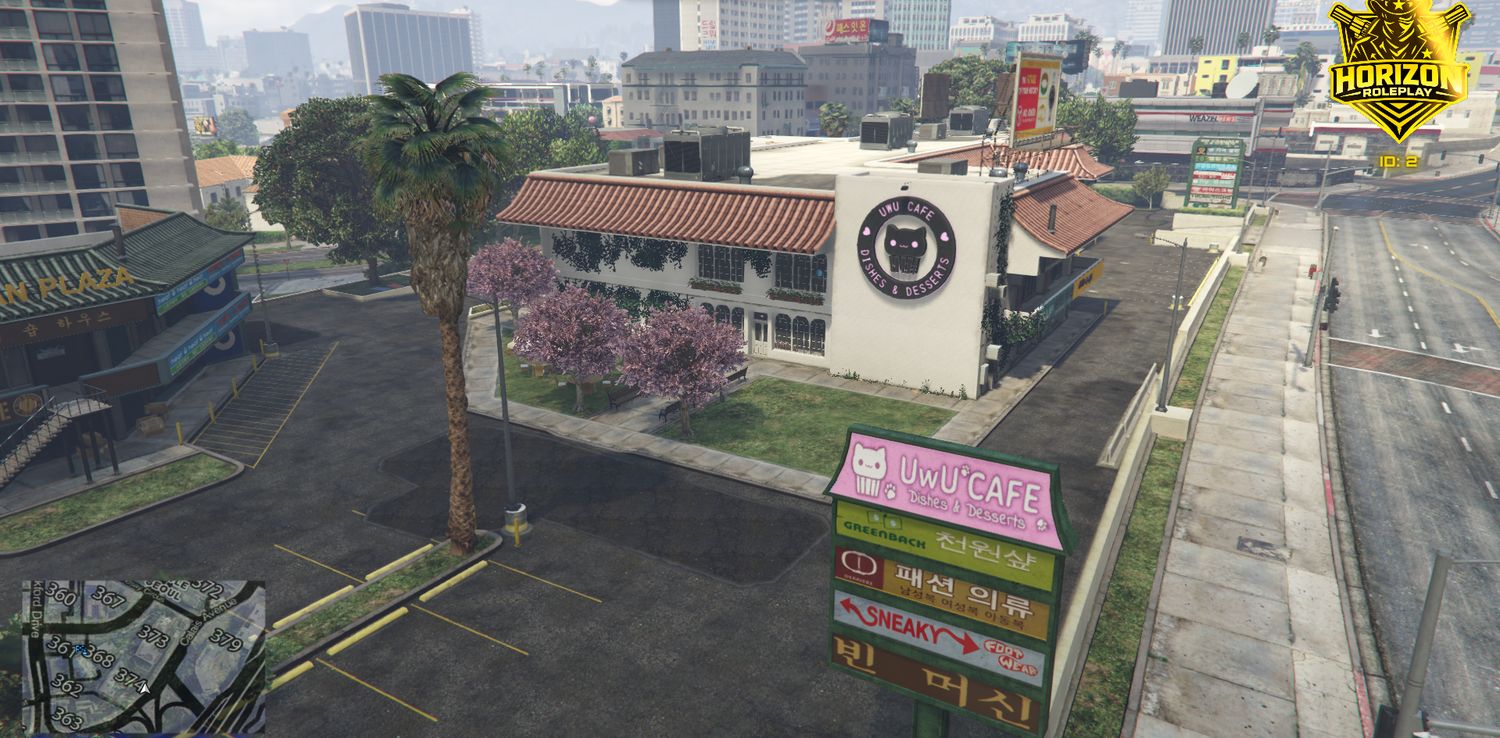Click the Rockford Drive street label

[x=35, y=610]
